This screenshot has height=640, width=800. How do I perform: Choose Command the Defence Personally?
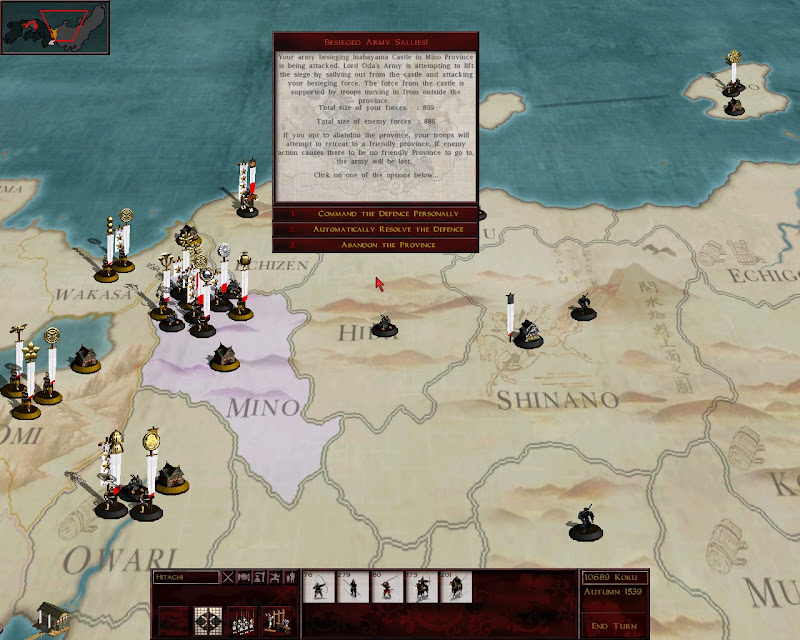[x=375, y=214]
